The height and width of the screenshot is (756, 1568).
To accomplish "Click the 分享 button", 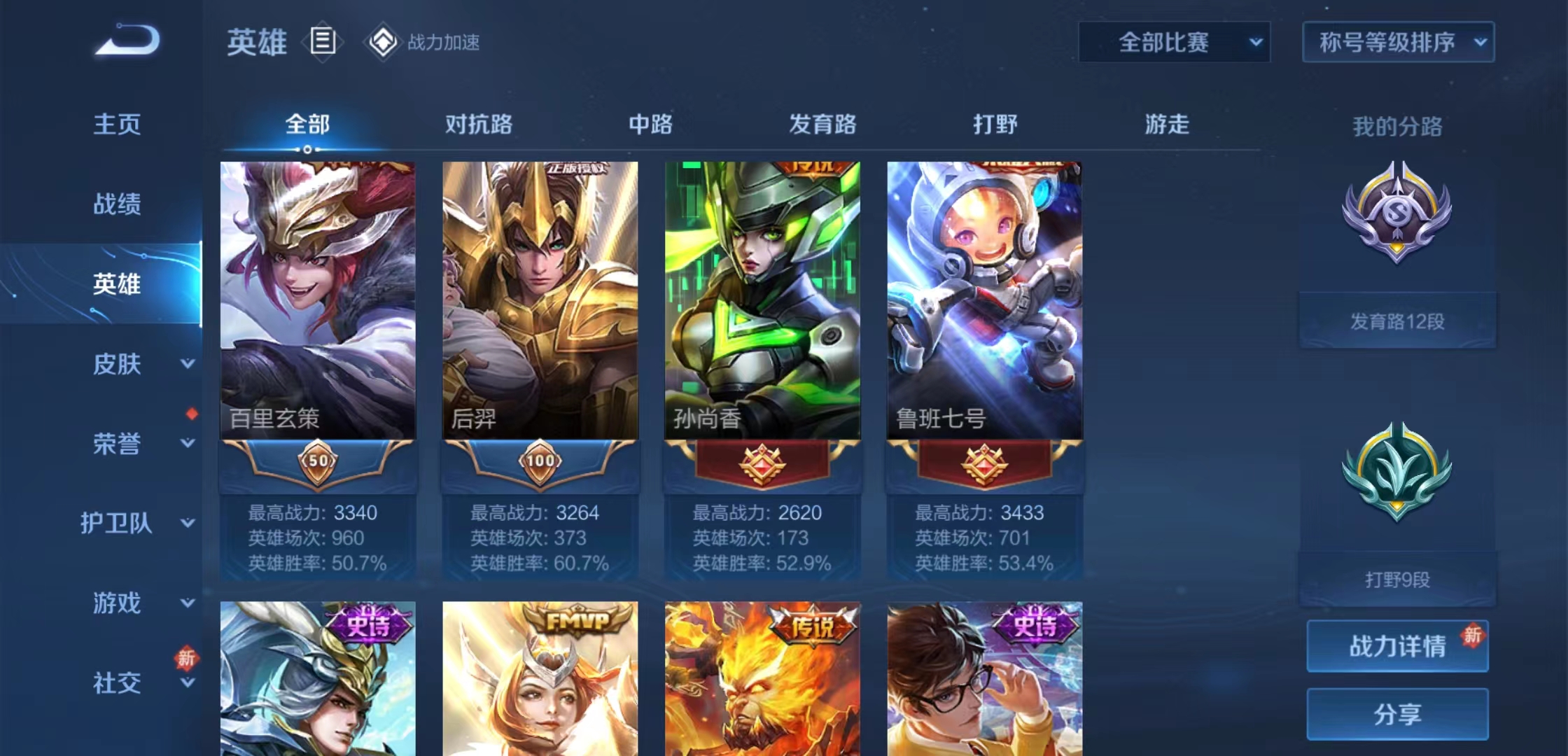I will pos(1396,714).
